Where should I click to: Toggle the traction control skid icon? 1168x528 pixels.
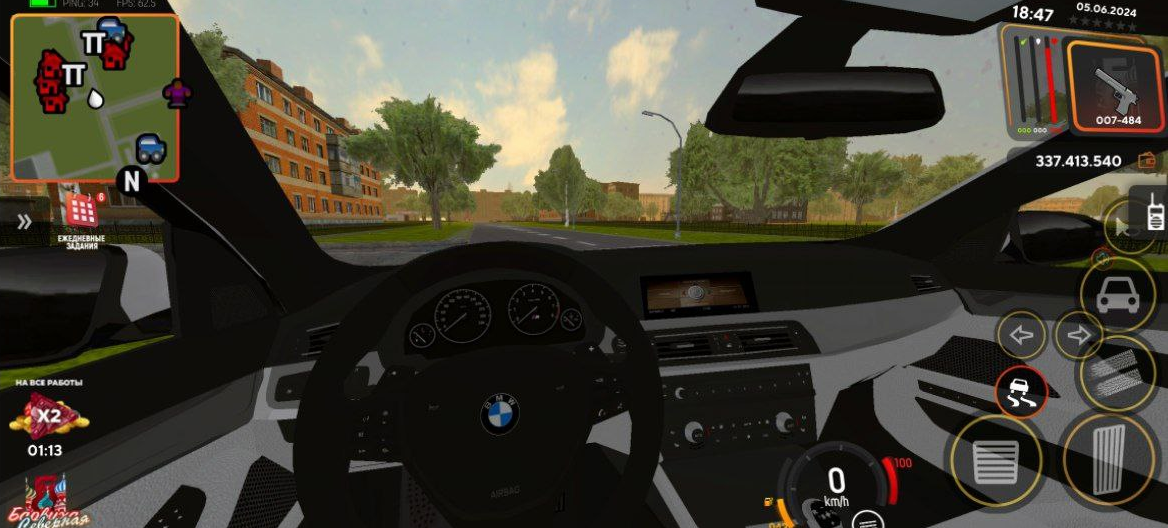pyautogui.click(x=1021, y=392)
